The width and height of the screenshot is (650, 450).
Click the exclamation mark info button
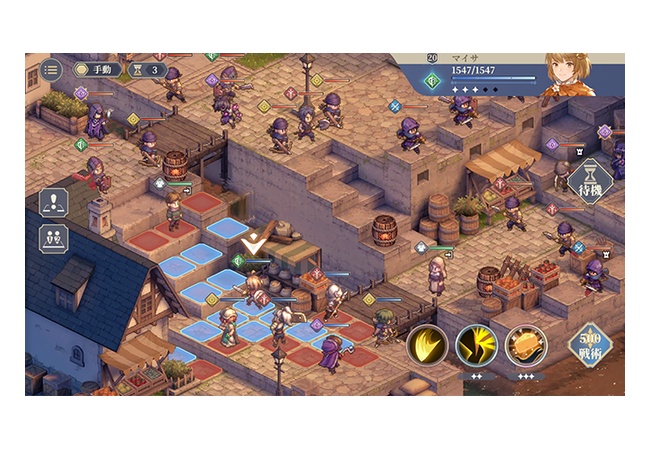(53, 203)
